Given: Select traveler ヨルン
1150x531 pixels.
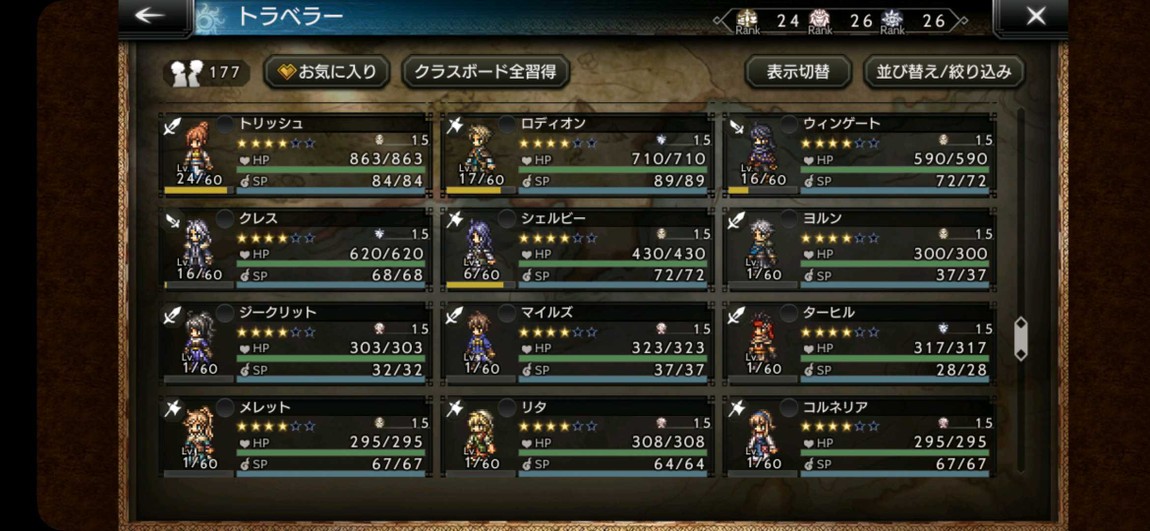Looking at the screenshot, I should coord(860,250).
